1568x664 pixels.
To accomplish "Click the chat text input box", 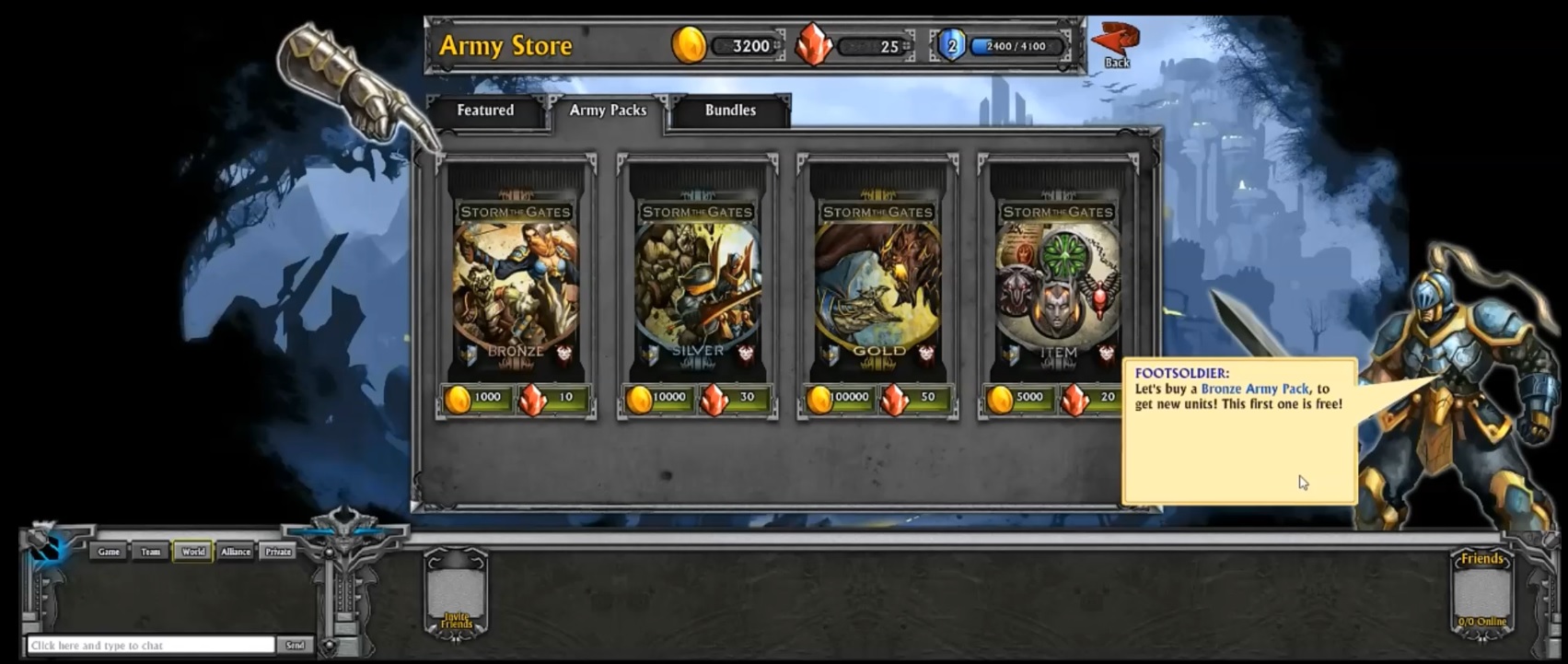I will [x=151, y=646].
